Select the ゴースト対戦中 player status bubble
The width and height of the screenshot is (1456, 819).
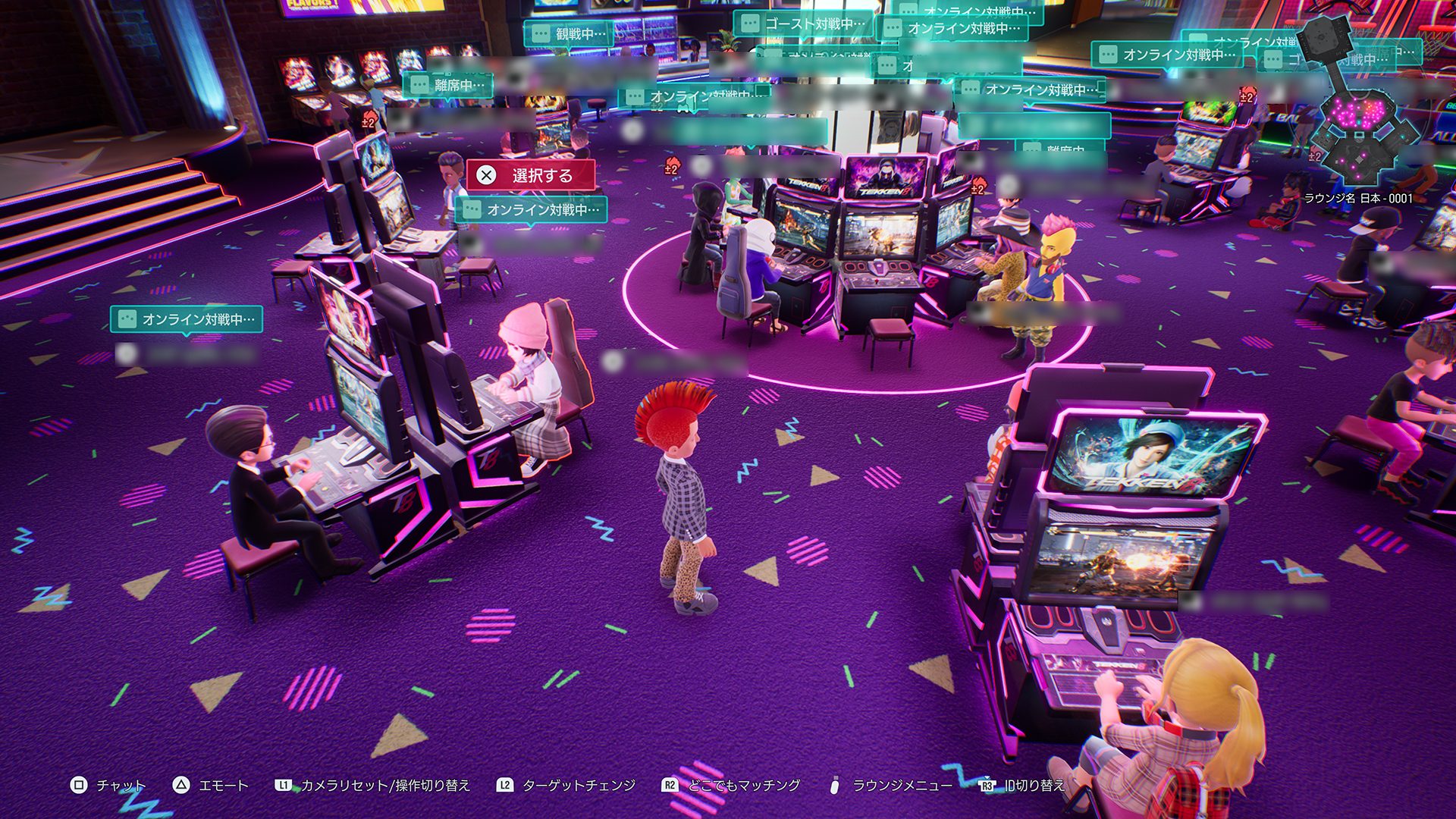[x=804, y=24]
